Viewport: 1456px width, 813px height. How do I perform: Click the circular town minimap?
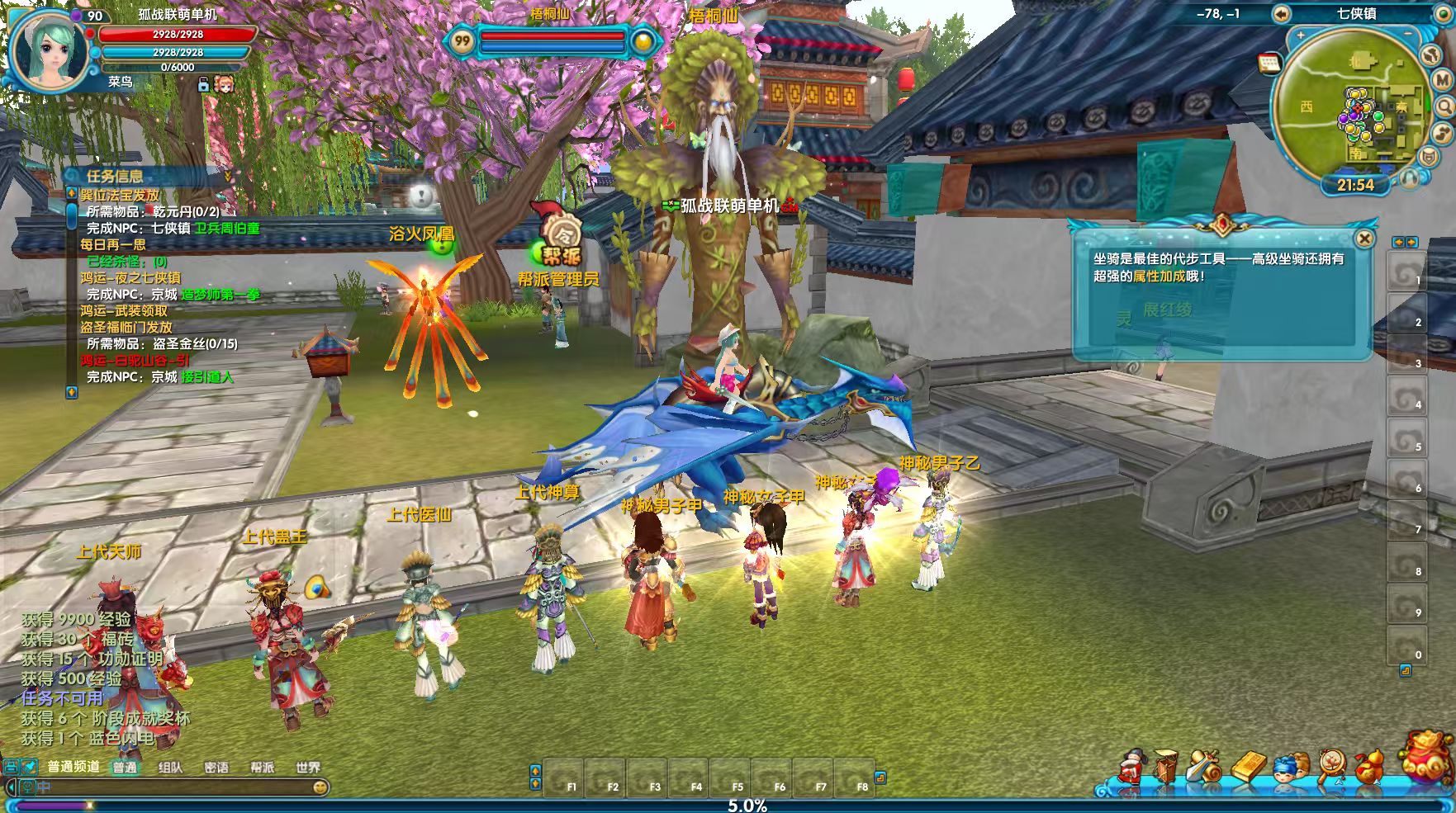pyautogui.click(x=1353, y=106)
